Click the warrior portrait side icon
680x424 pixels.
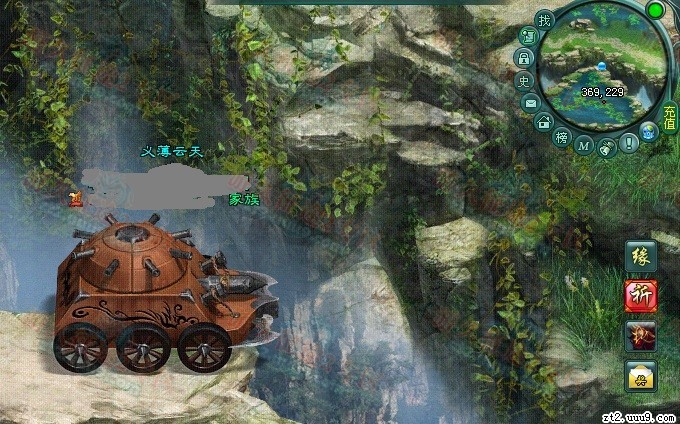640,335
